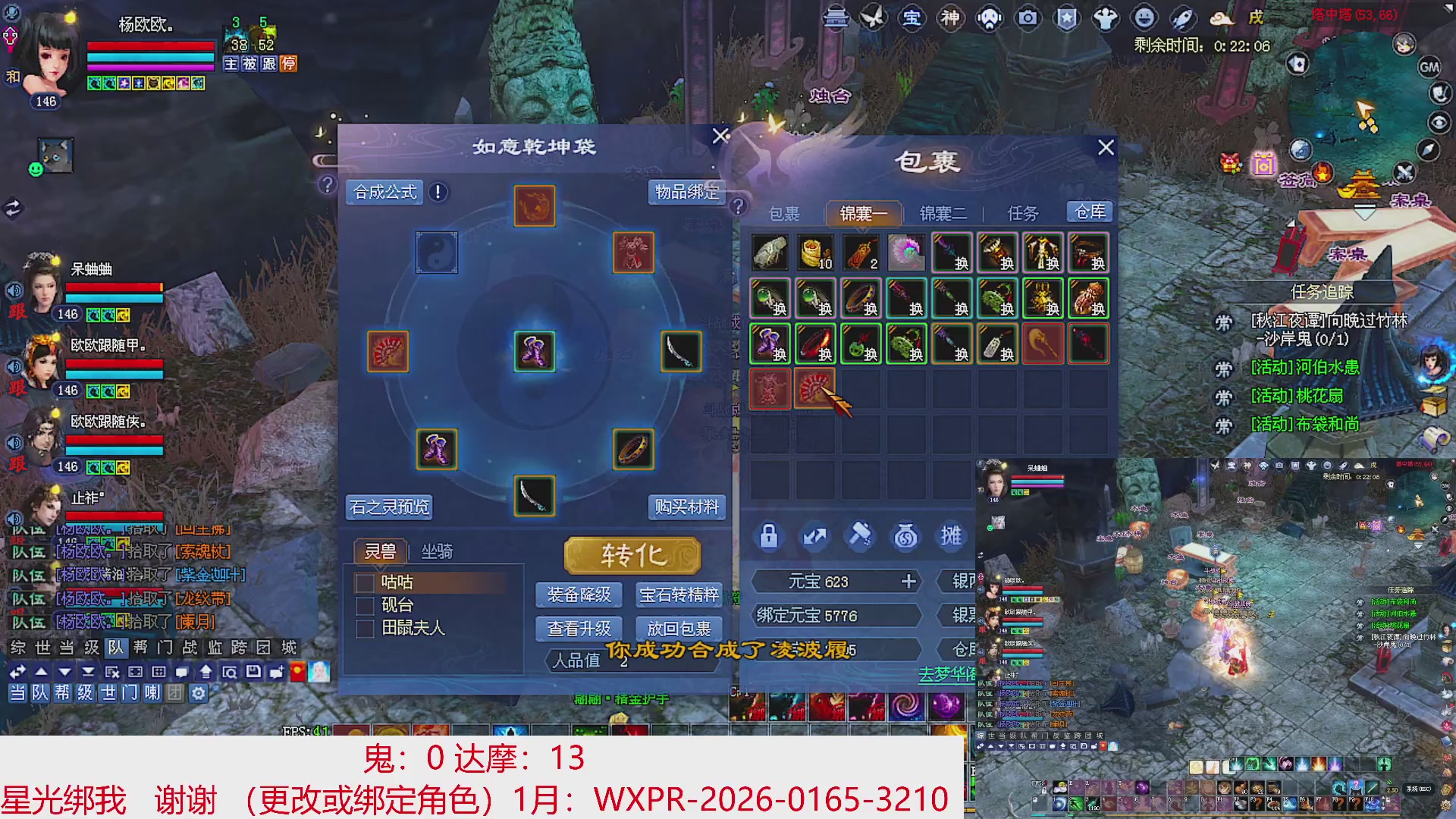Enable the 田鼠夫人 checkbox
The height and width of the screenshot is (819, 1456).
[x=364, y=629]
